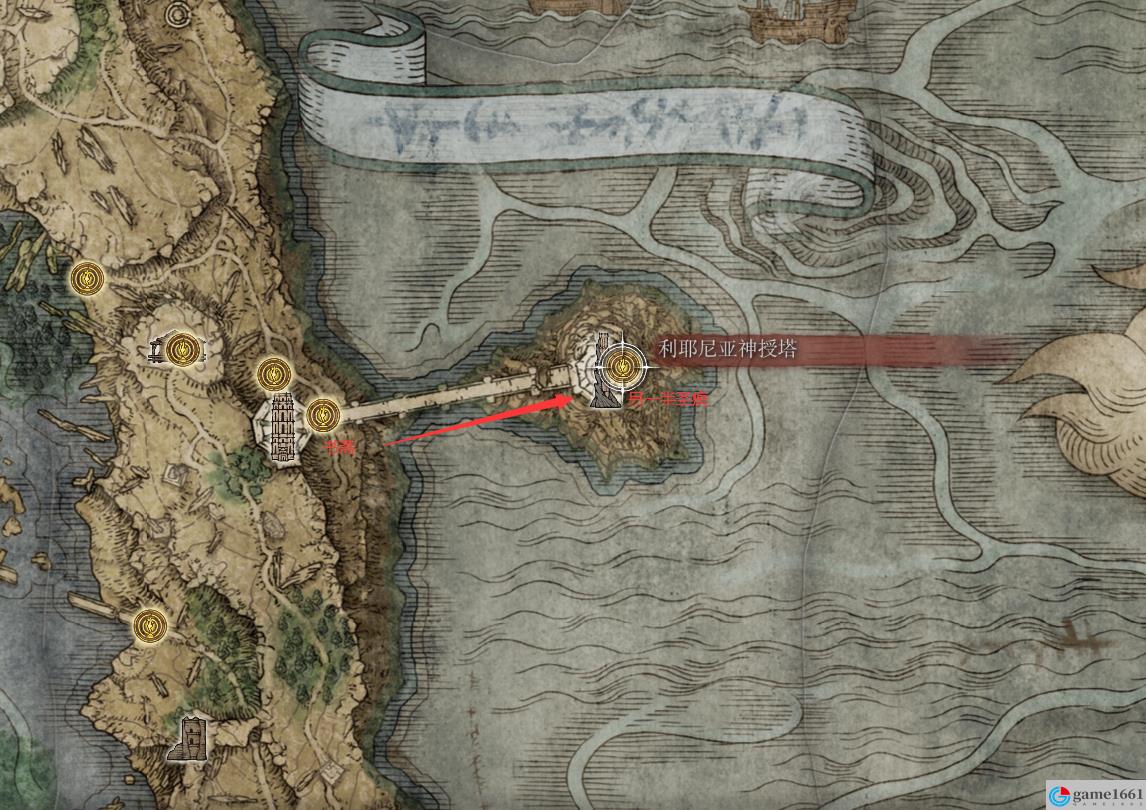Click the 利耶尼亚神授塔 location label
This screenshot has height=810, width=1146.
click(727, 349)
